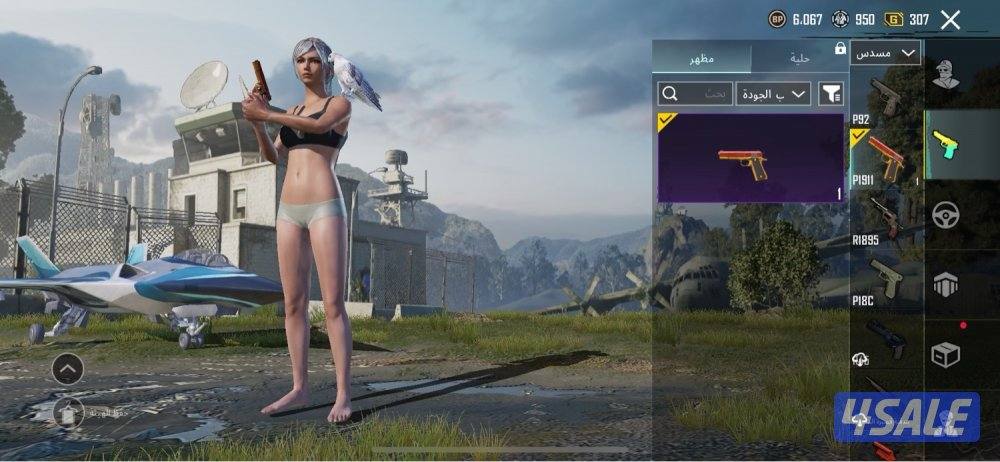Open the الجودة sort dropdown
Image resolution: width=1000 pixels, height=462 pixels.
tap(774, 94)
